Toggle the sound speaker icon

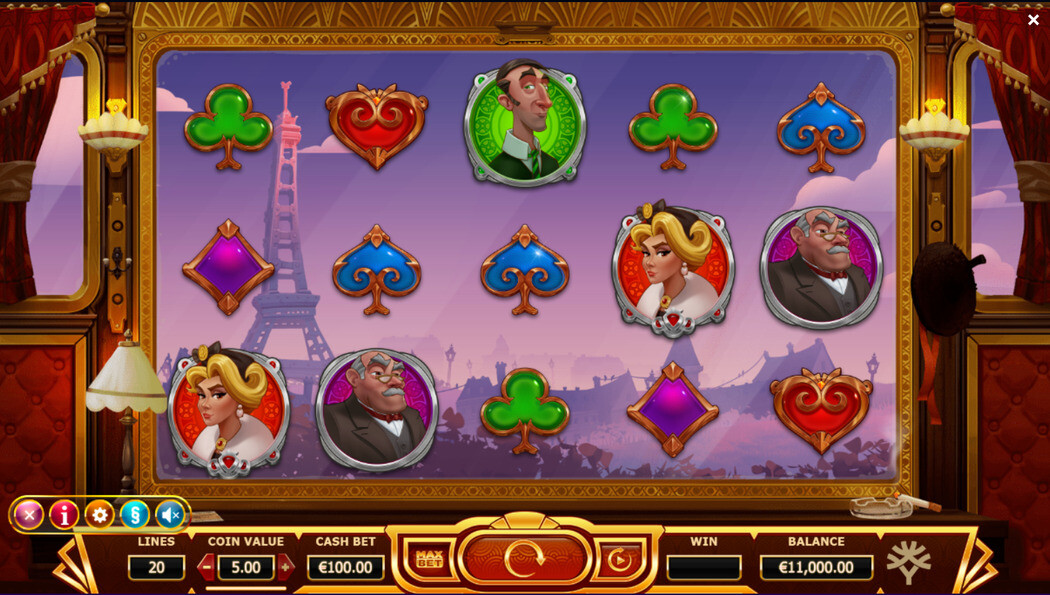tap(170, 515)
